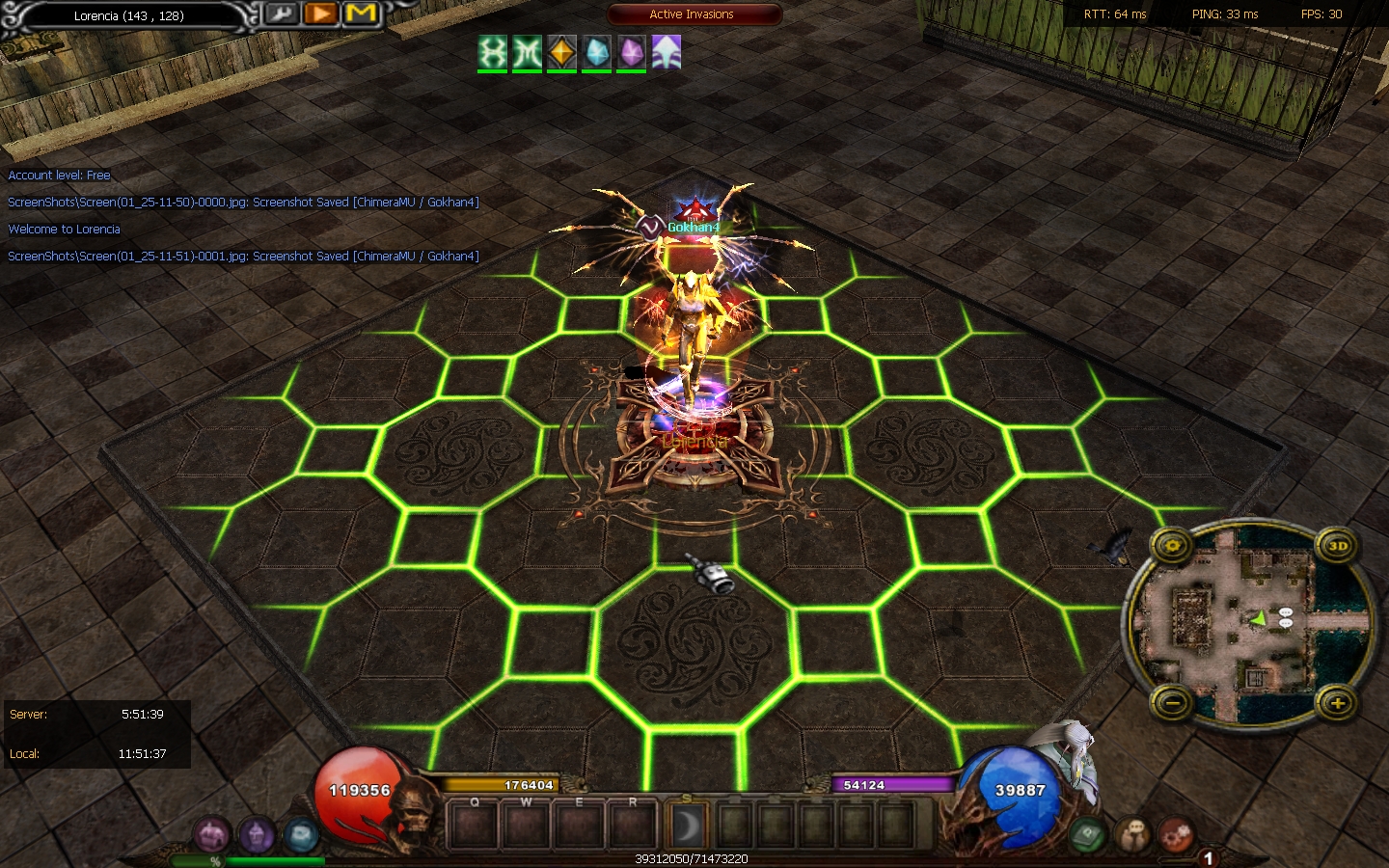Select the green M-shaped buff icon
The image size is (1389, 868).
[528, 52]
